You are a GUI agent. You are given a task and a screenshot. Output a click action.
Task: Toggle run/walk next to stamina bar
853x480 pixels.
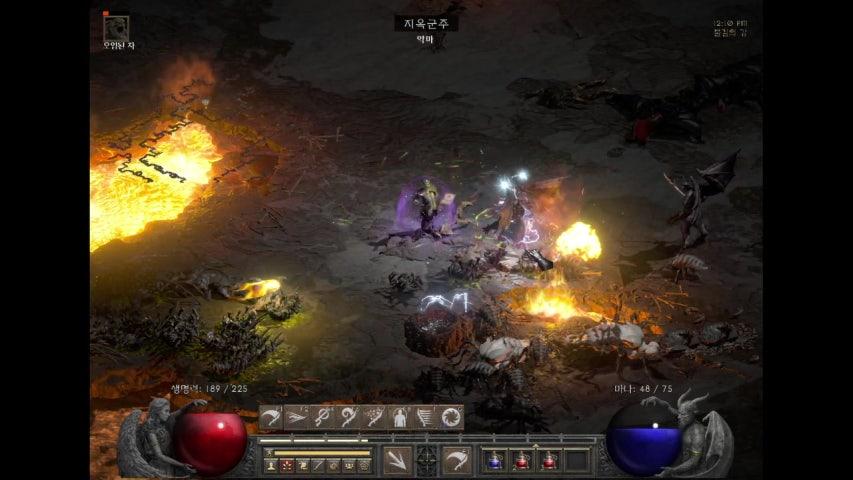click(269, 451)
